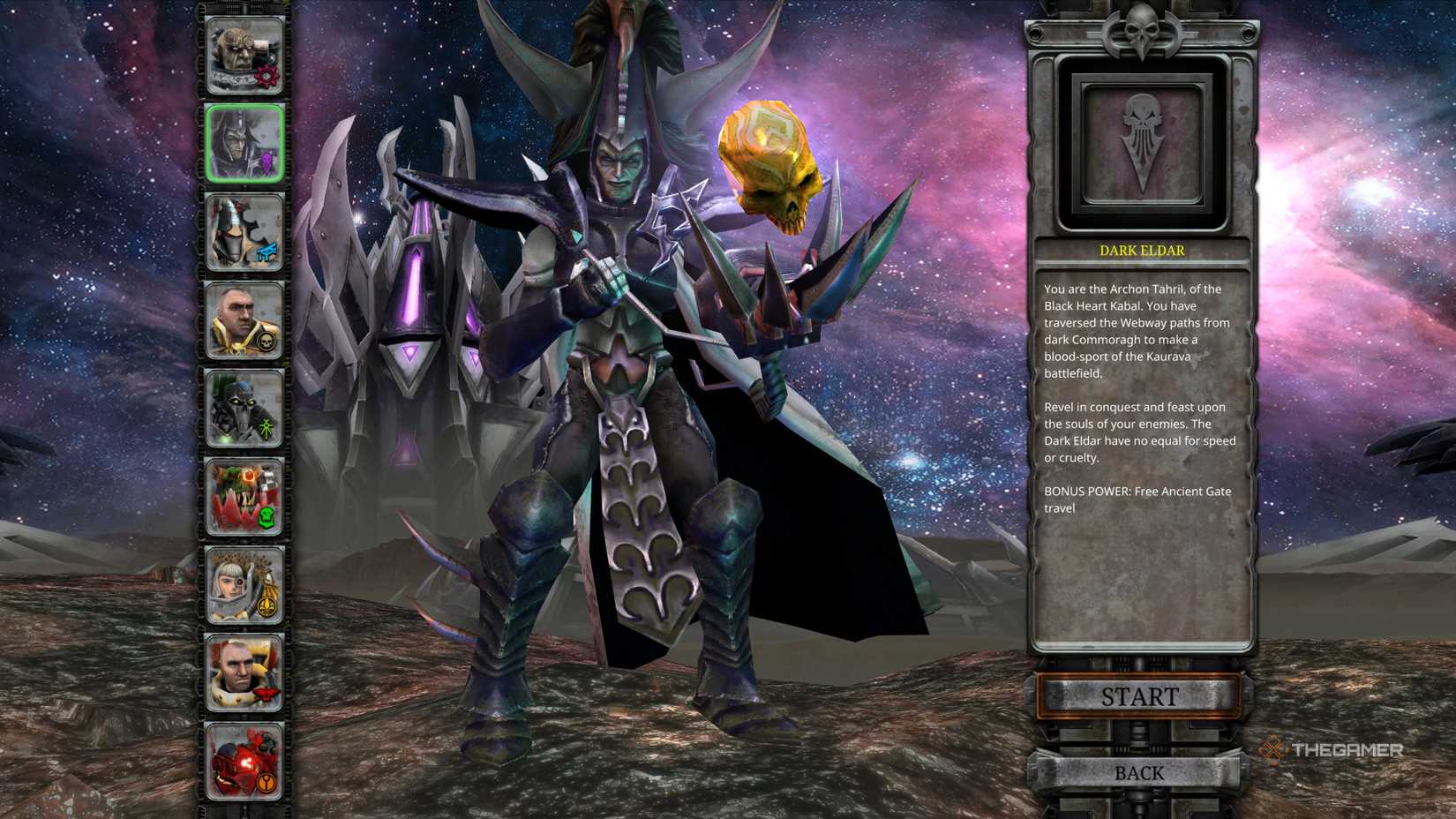Click the green Ork glyph insignia

pyautogui.click(x=269, y=519)
